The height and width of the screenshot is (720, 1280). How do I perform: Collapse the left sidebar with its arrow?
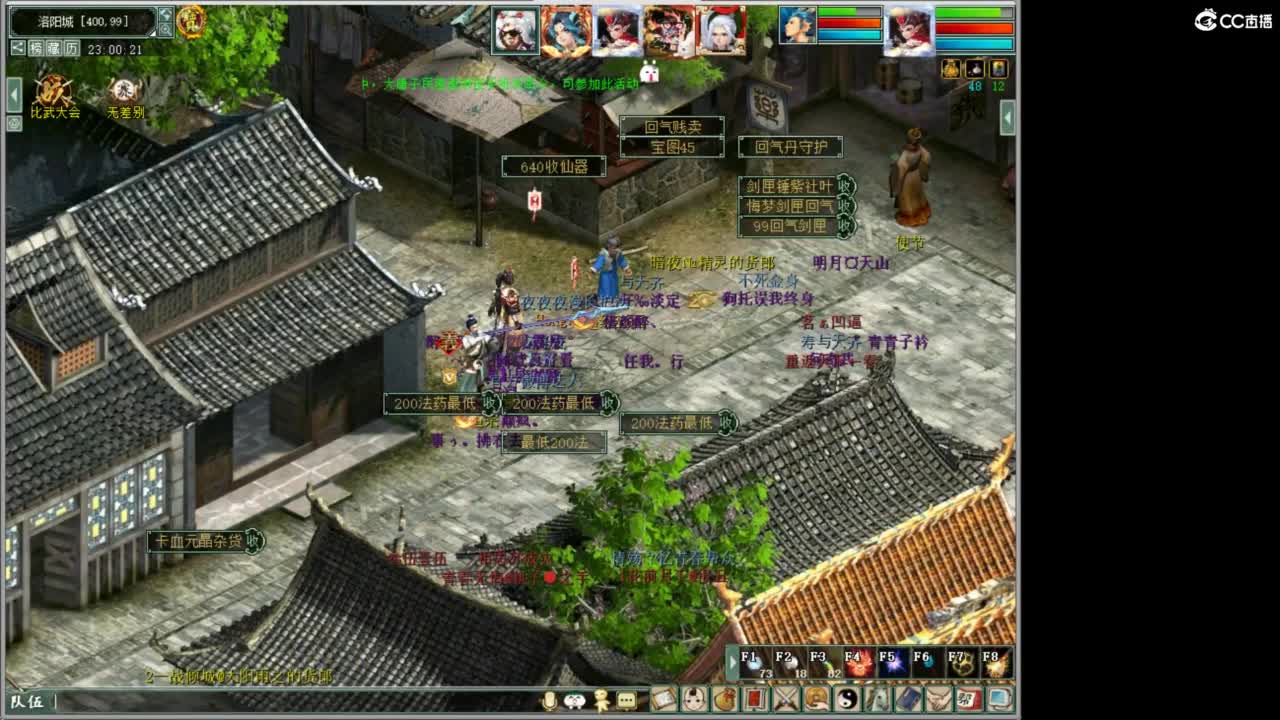point(12,93)
